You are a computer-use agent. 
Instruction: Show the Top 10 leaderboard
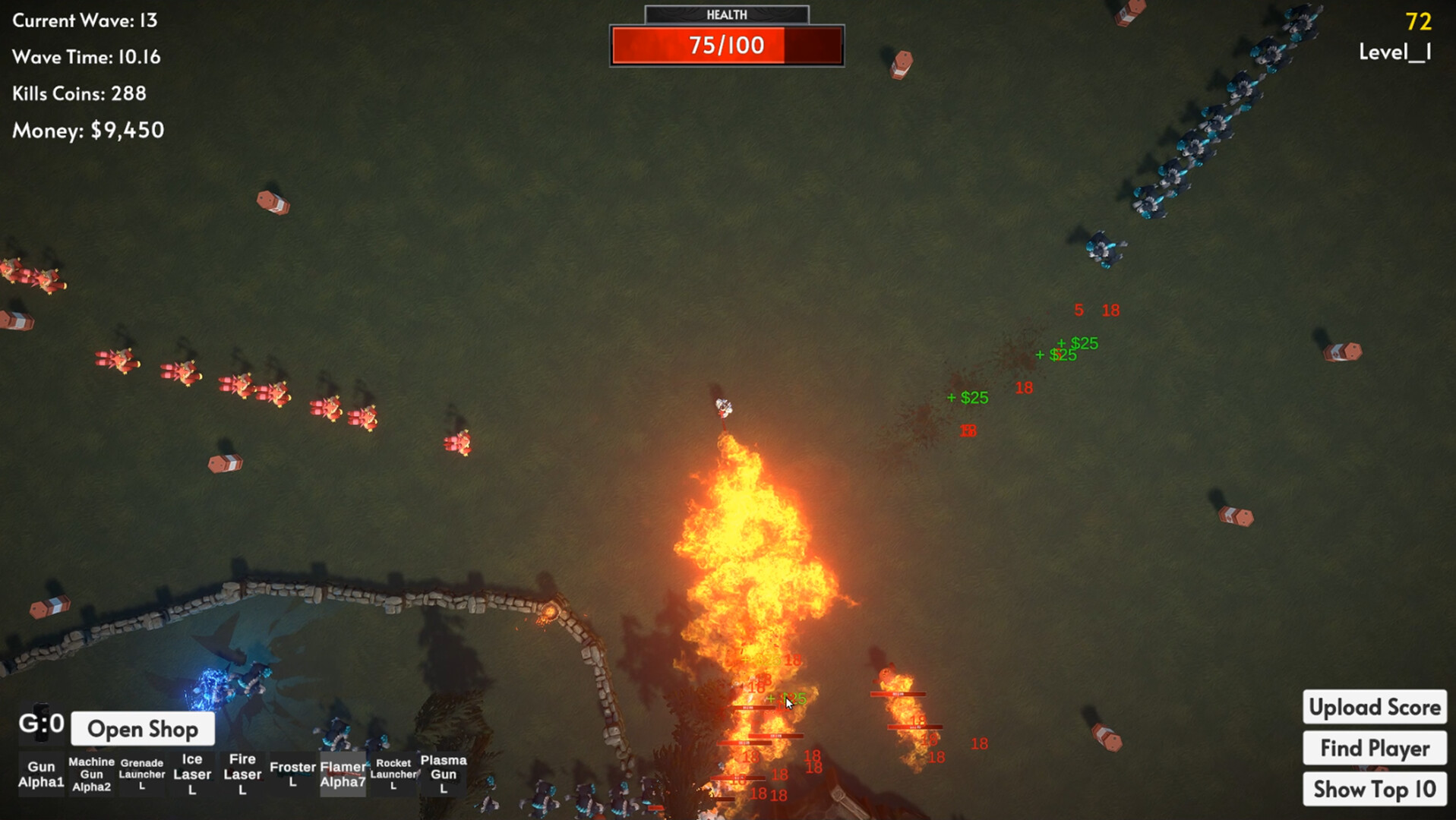coord(1374,790)
